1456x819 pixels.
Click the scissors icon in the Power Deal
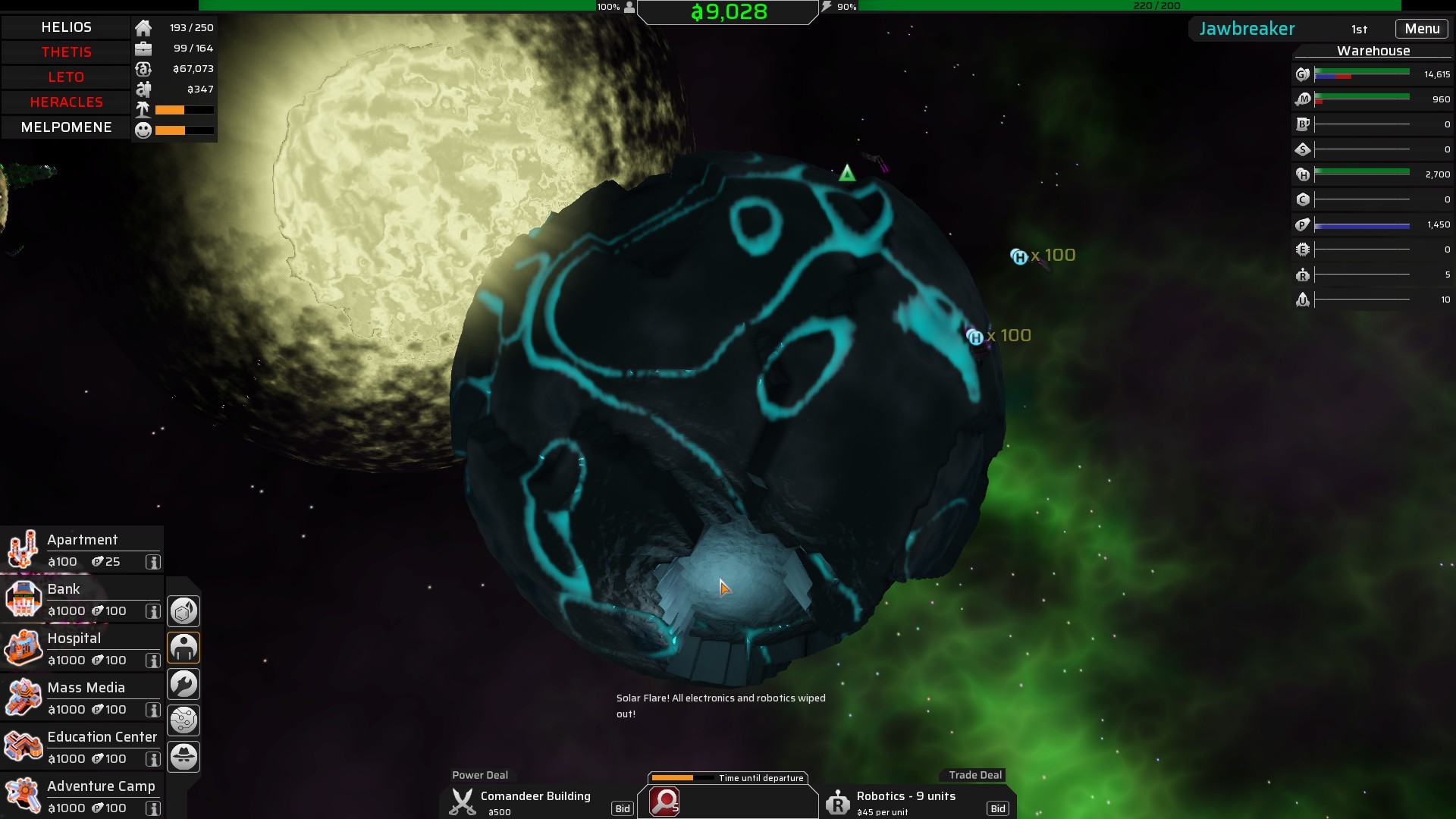pos(463,802)
